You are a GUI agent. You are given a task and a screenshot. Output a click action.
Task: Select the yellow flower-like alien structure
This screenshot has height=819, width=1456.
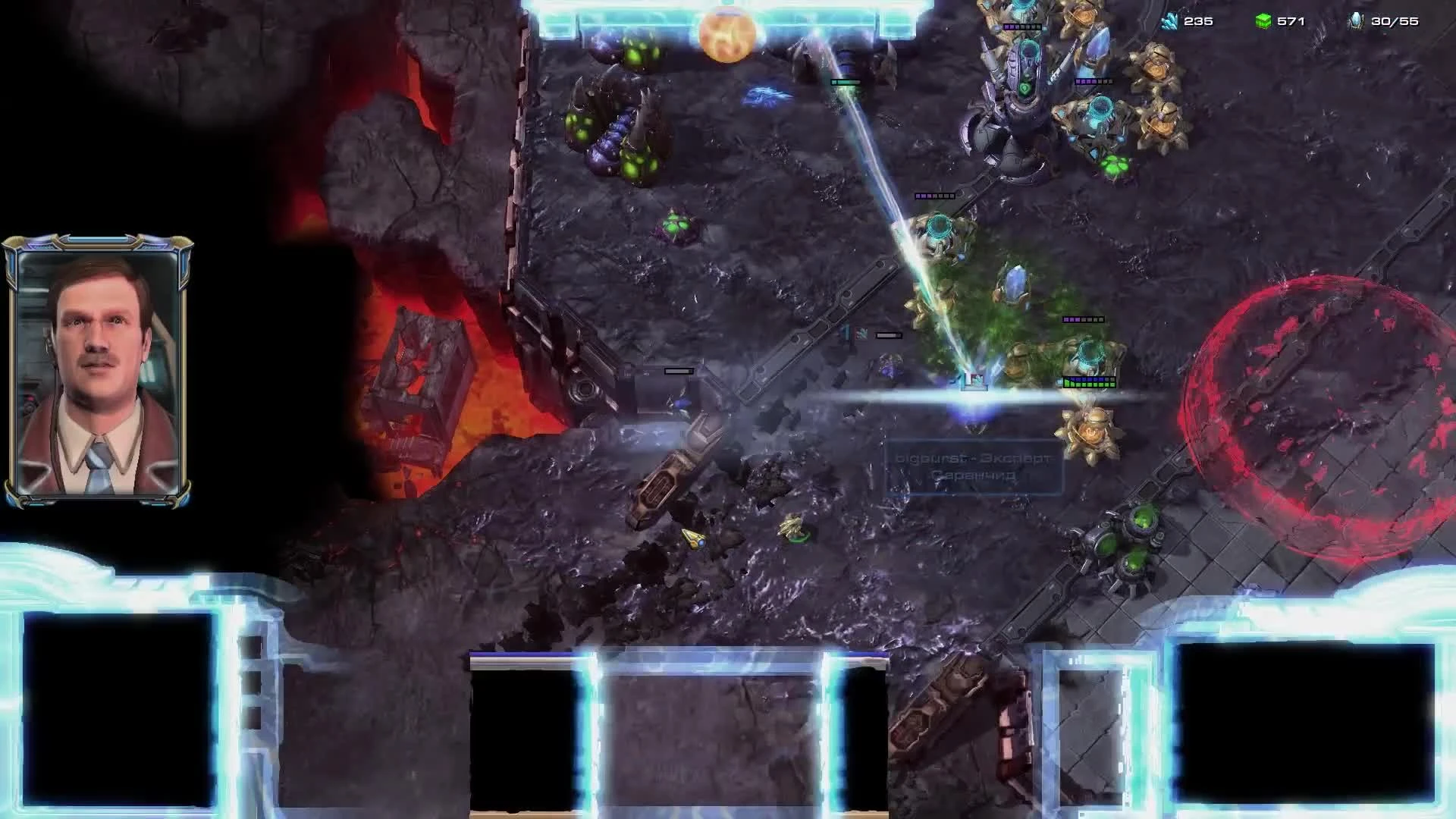[x=1092, y=432]
